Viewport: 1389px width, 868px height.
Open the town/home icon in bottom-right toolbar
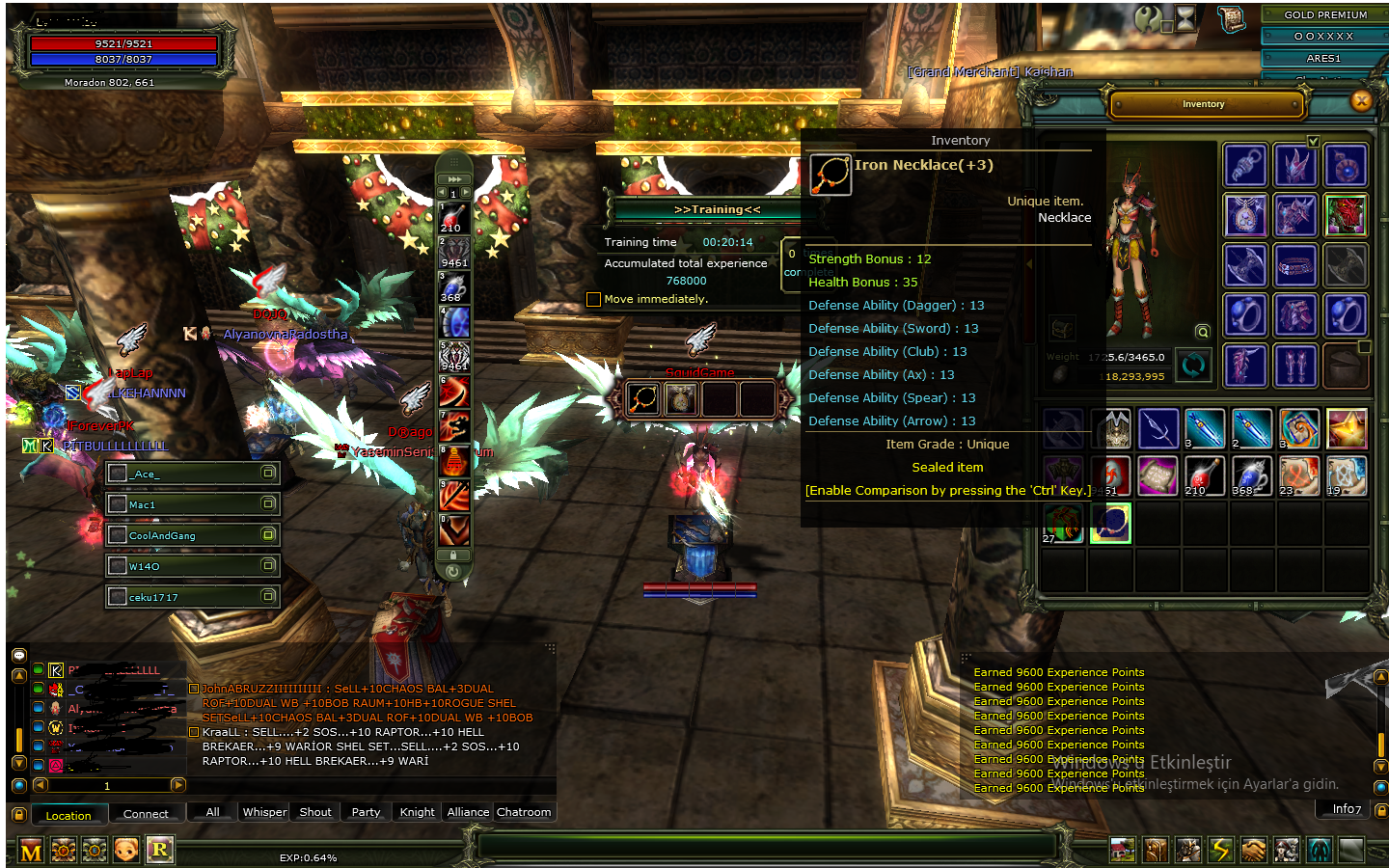(x=1123, y=851)
